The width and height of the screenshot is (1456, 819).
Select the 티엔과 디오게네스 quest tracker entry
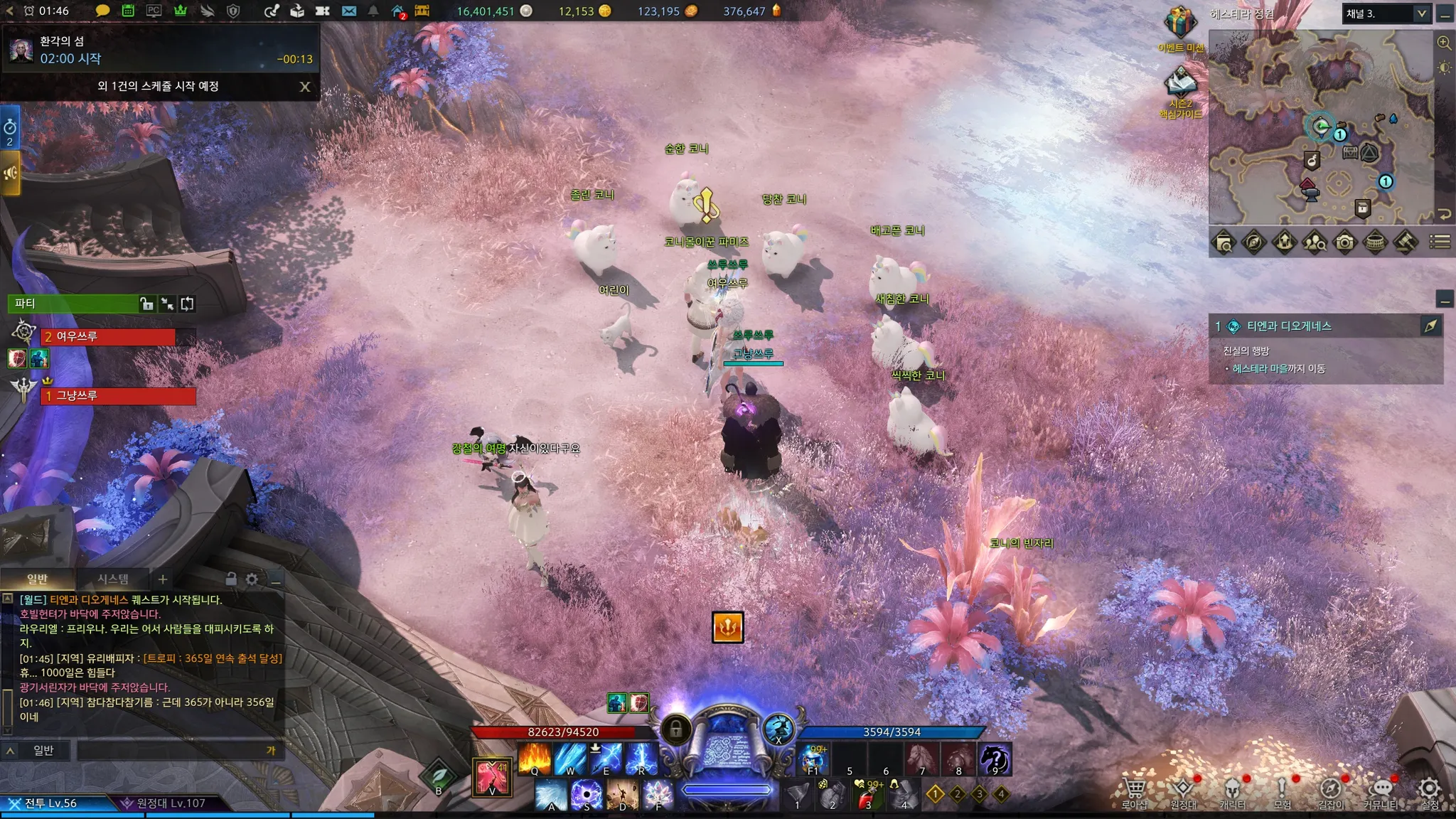pyautogui.click(x=1288, y=326)
